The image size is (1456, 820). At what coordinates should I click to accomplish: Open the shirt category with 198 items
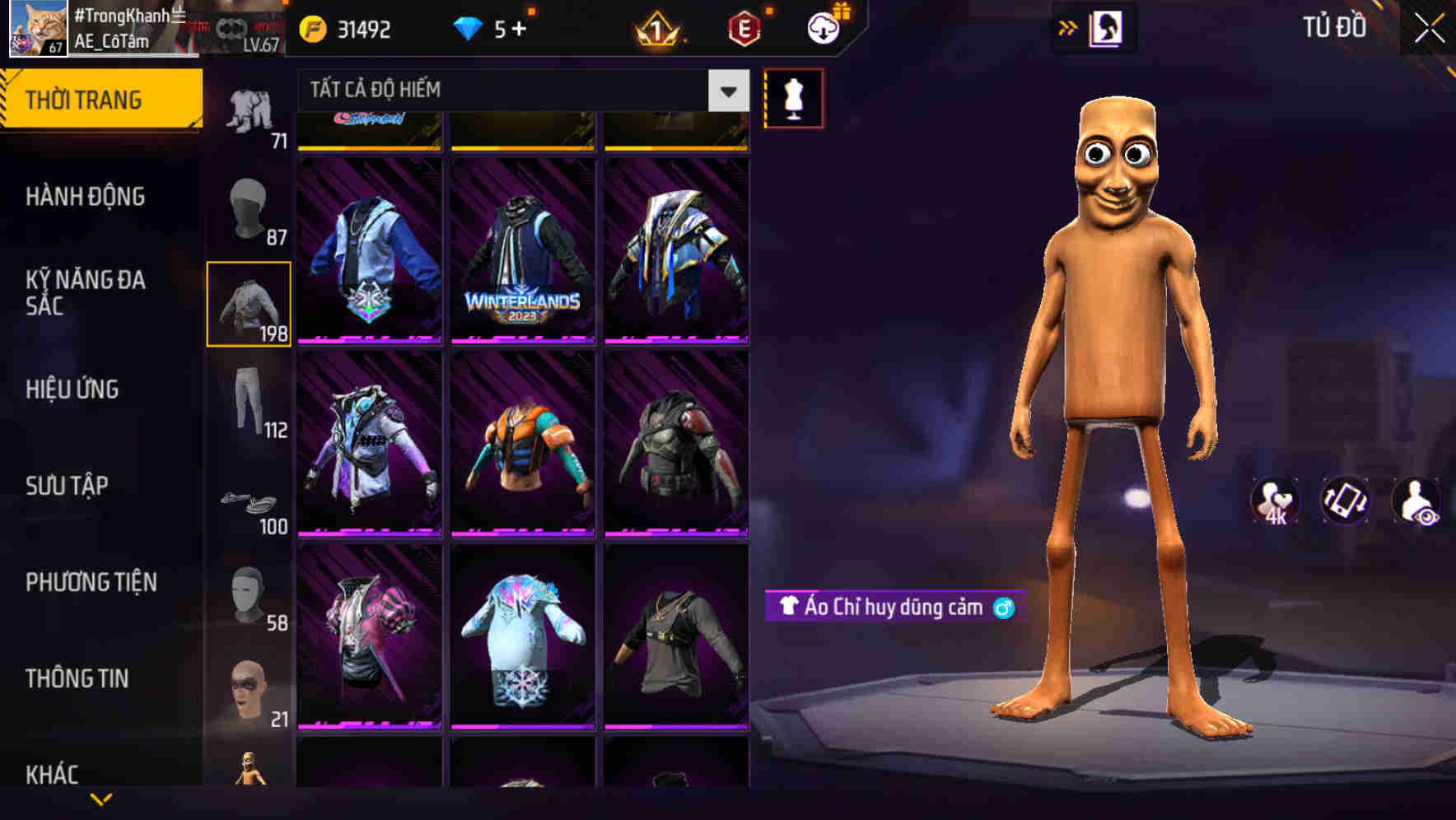247,303
